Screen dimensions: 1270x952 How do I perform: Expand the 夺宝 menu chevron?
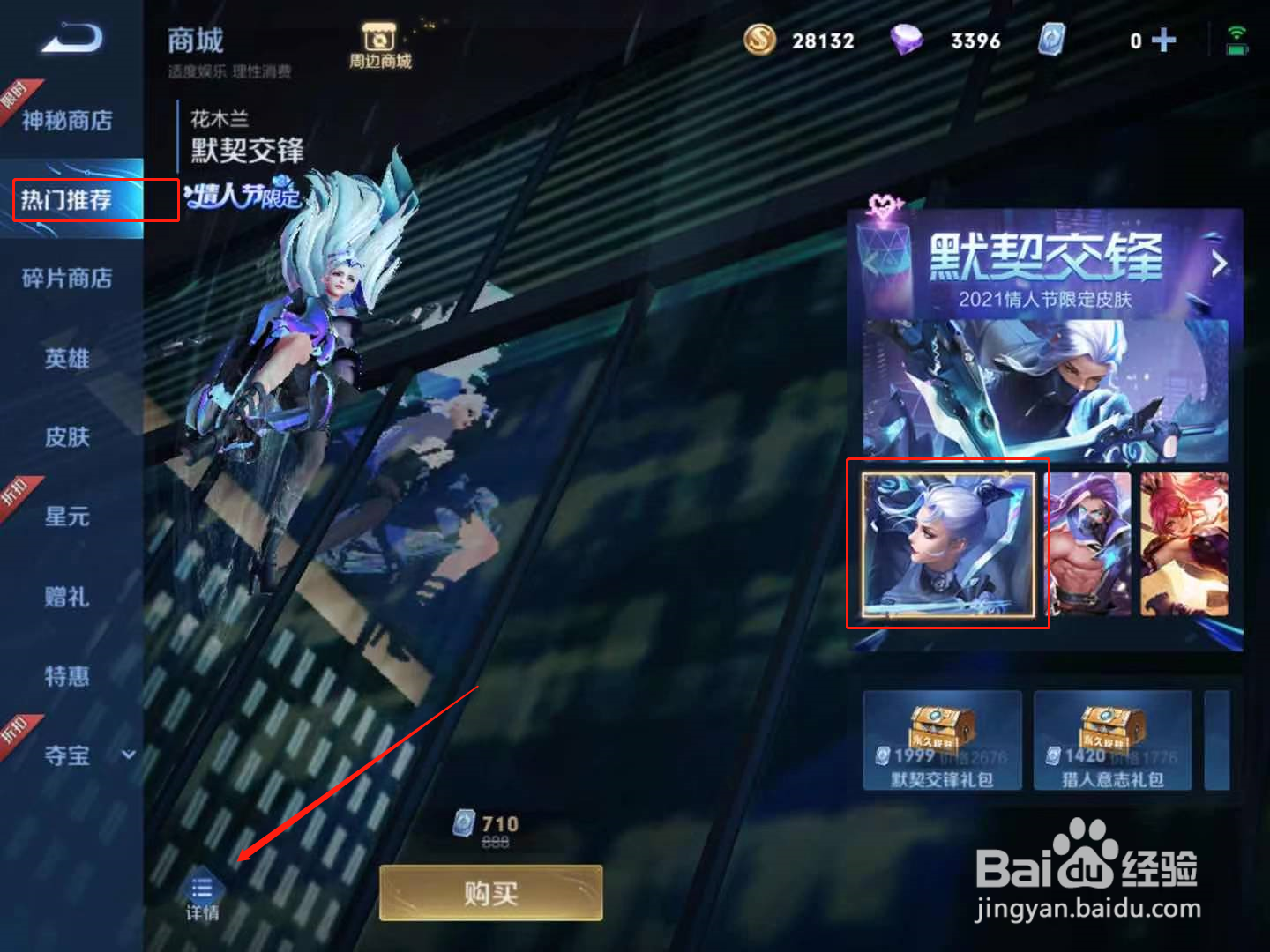[x=129, y=755]
